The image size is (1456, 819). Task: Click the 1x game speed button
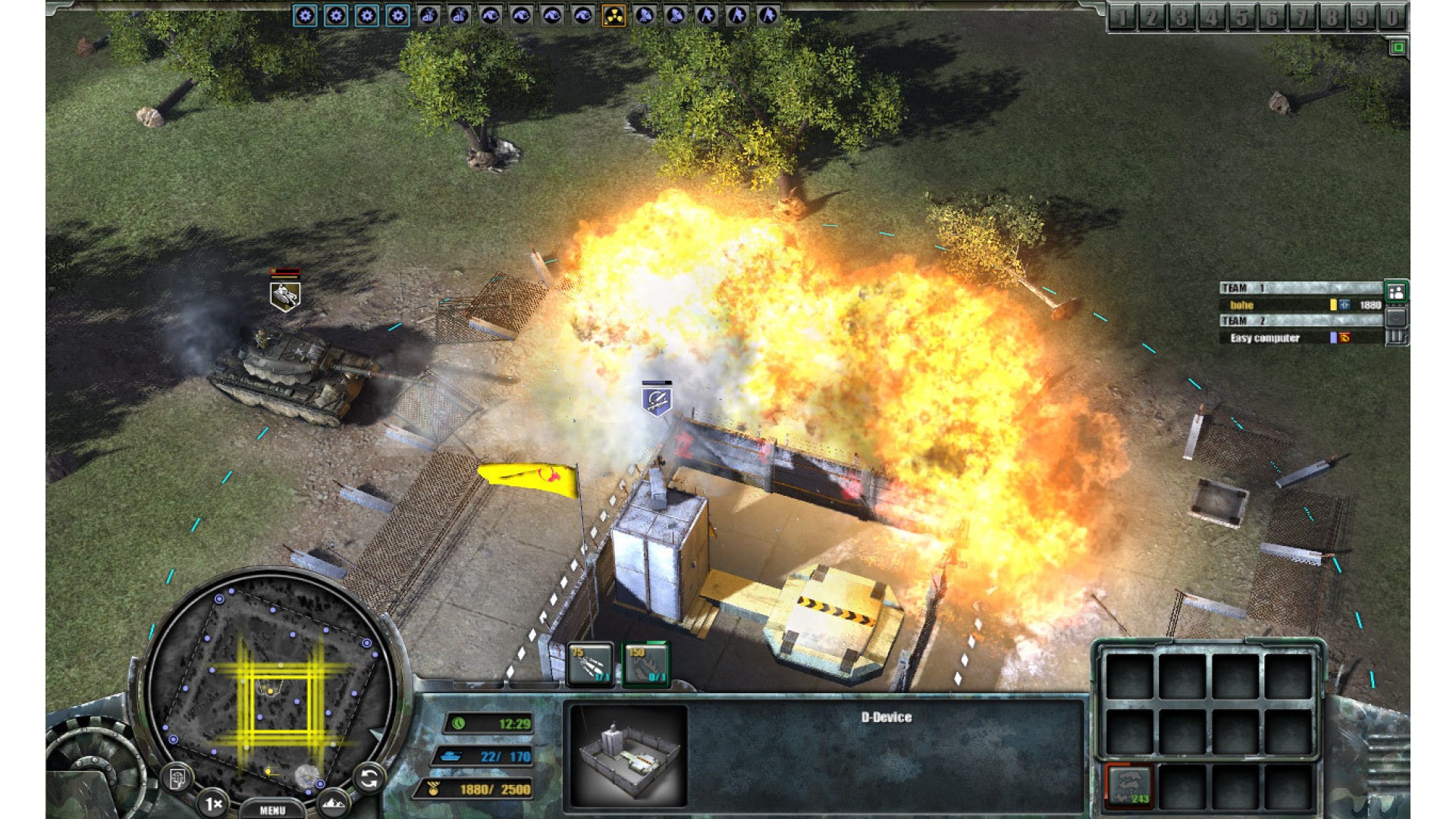(x=214, y=802)
